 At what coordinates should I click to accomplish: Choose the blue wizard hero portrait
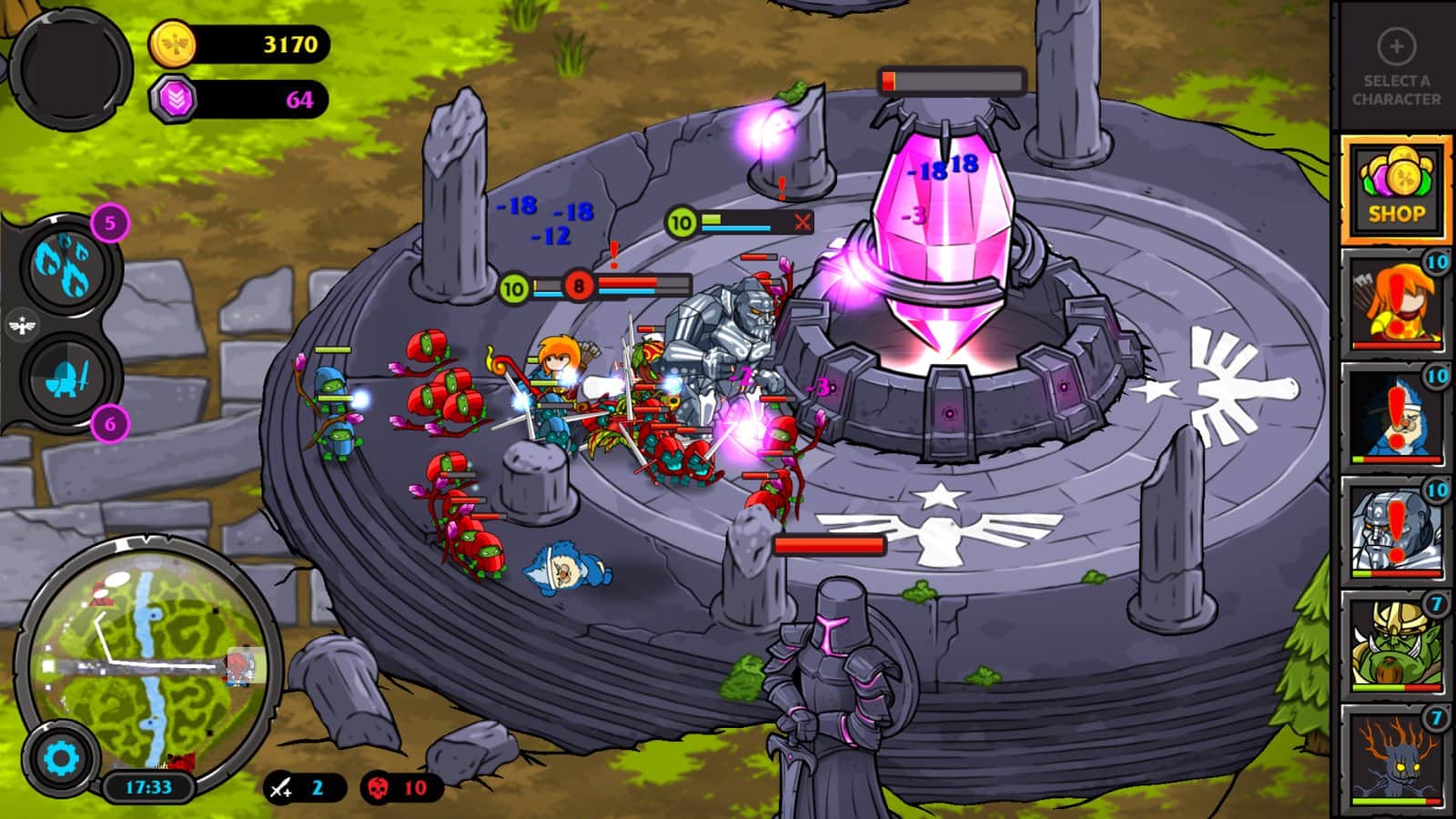pyautogui.click(x=1395, y=417)
